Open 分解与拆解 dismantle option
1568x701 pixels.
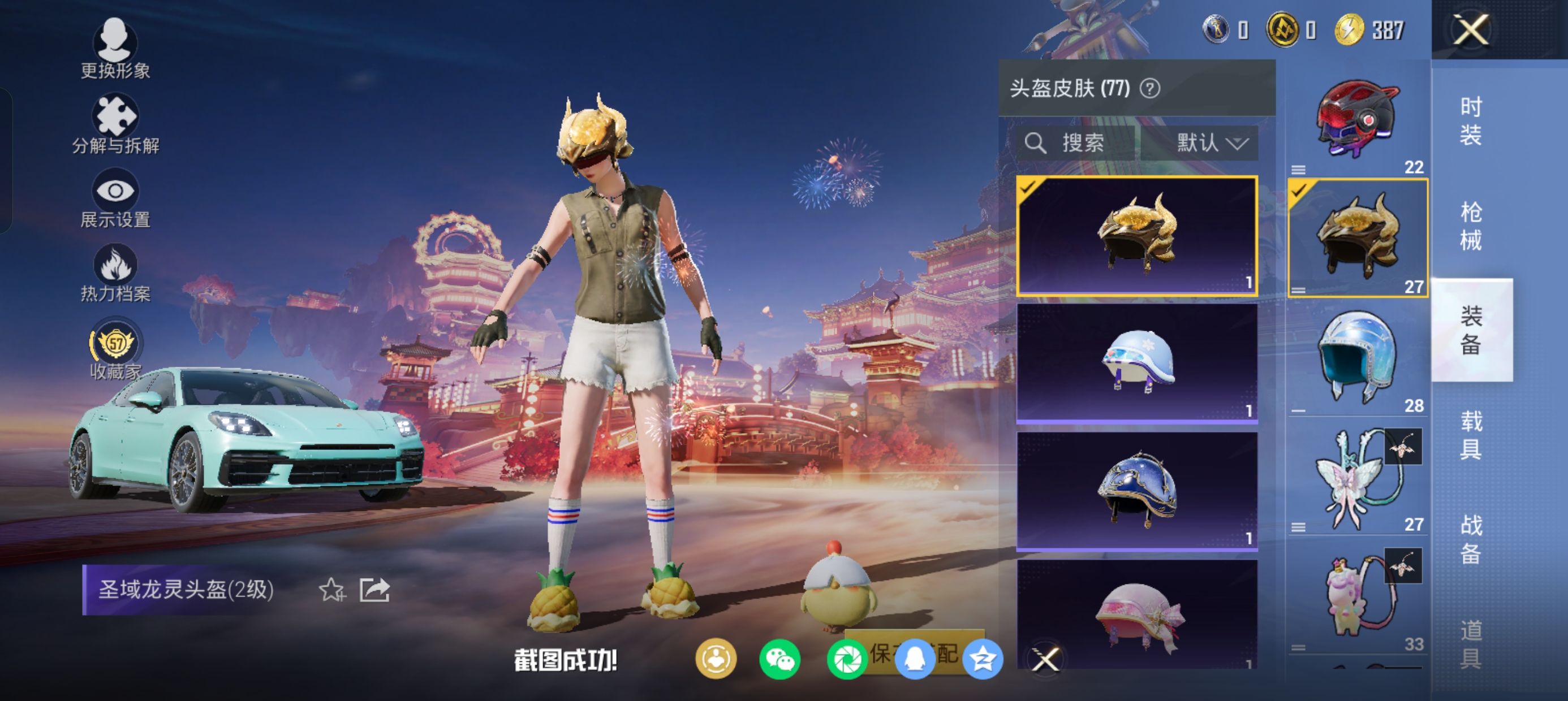coord(115,124)
